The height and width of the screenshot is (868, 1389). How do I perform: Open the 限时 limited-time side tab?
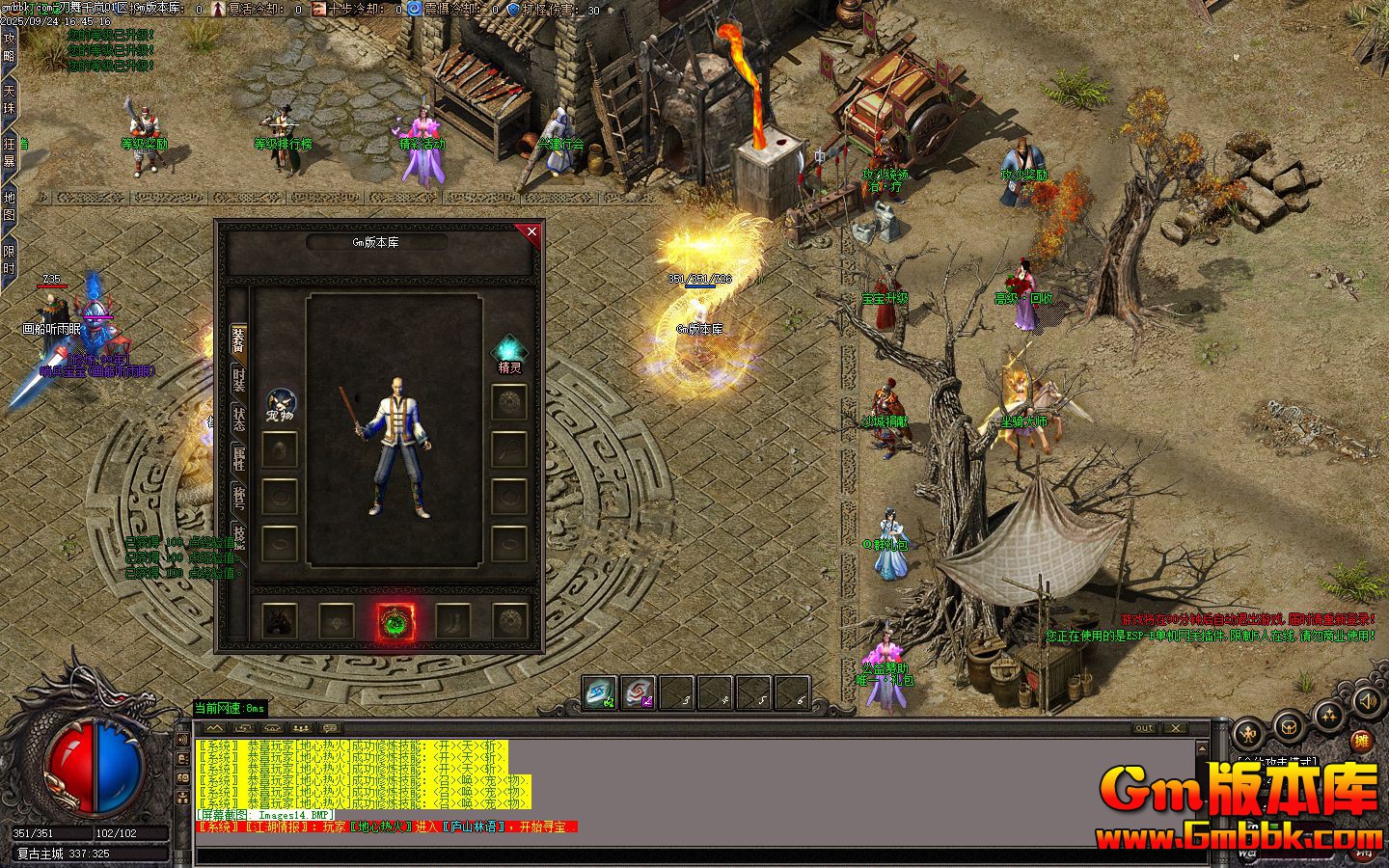coord(10,259)
